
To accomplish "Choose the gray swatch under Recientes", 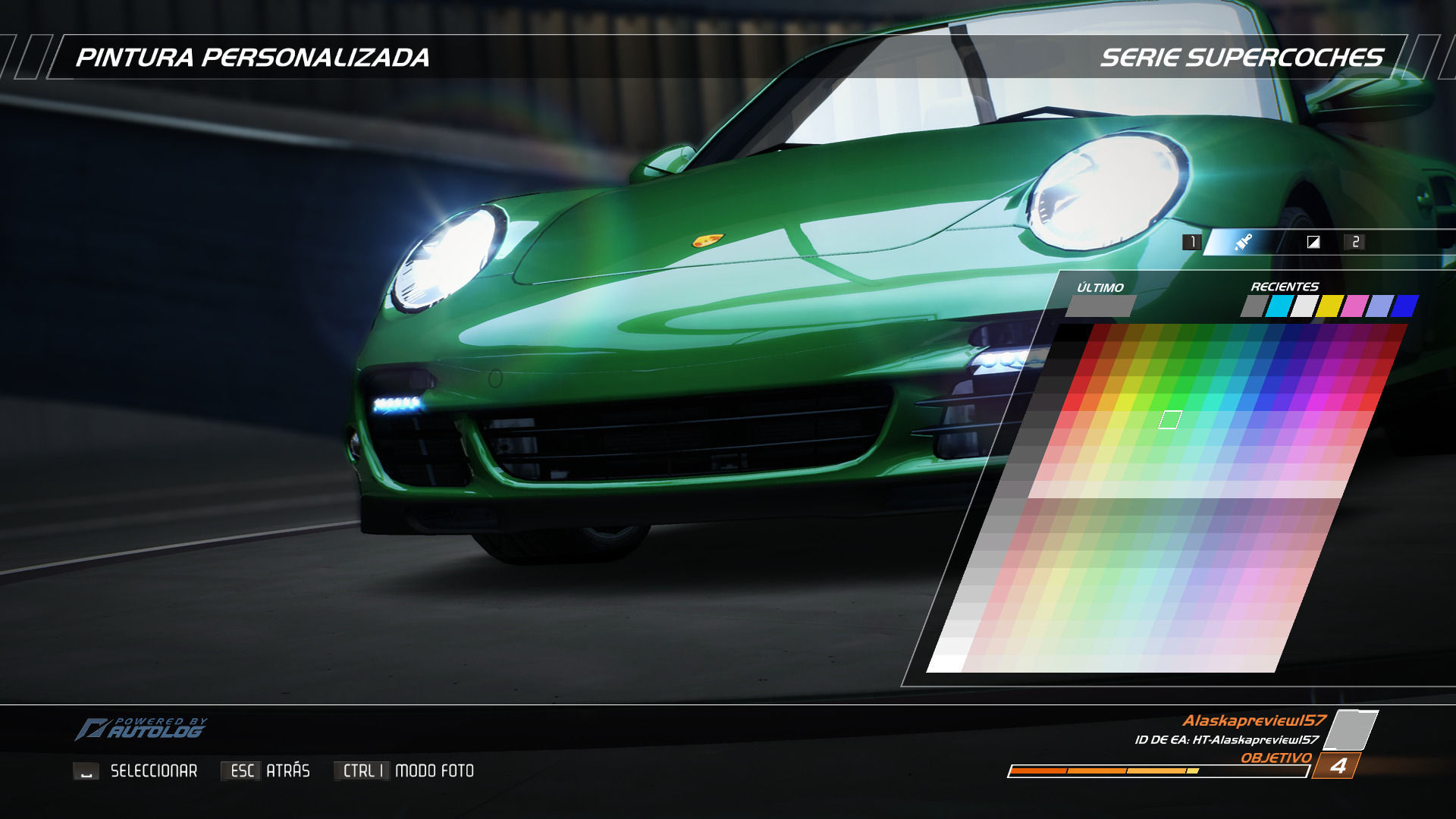I will point(1254,306).
